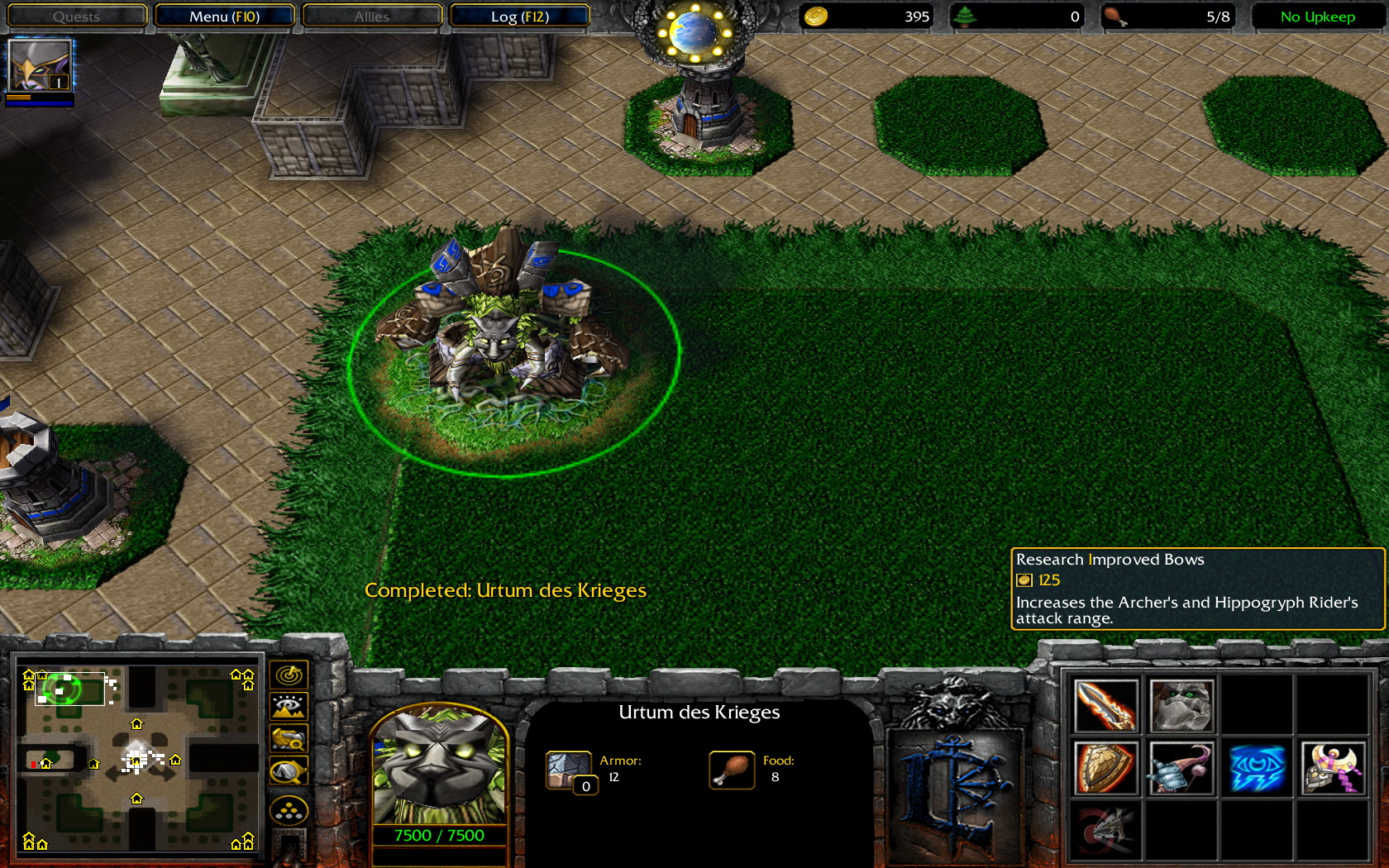1389x868 pixels.
Task: Select the Vorpal Blades glaive upgrade icon
Action: 1106,831
